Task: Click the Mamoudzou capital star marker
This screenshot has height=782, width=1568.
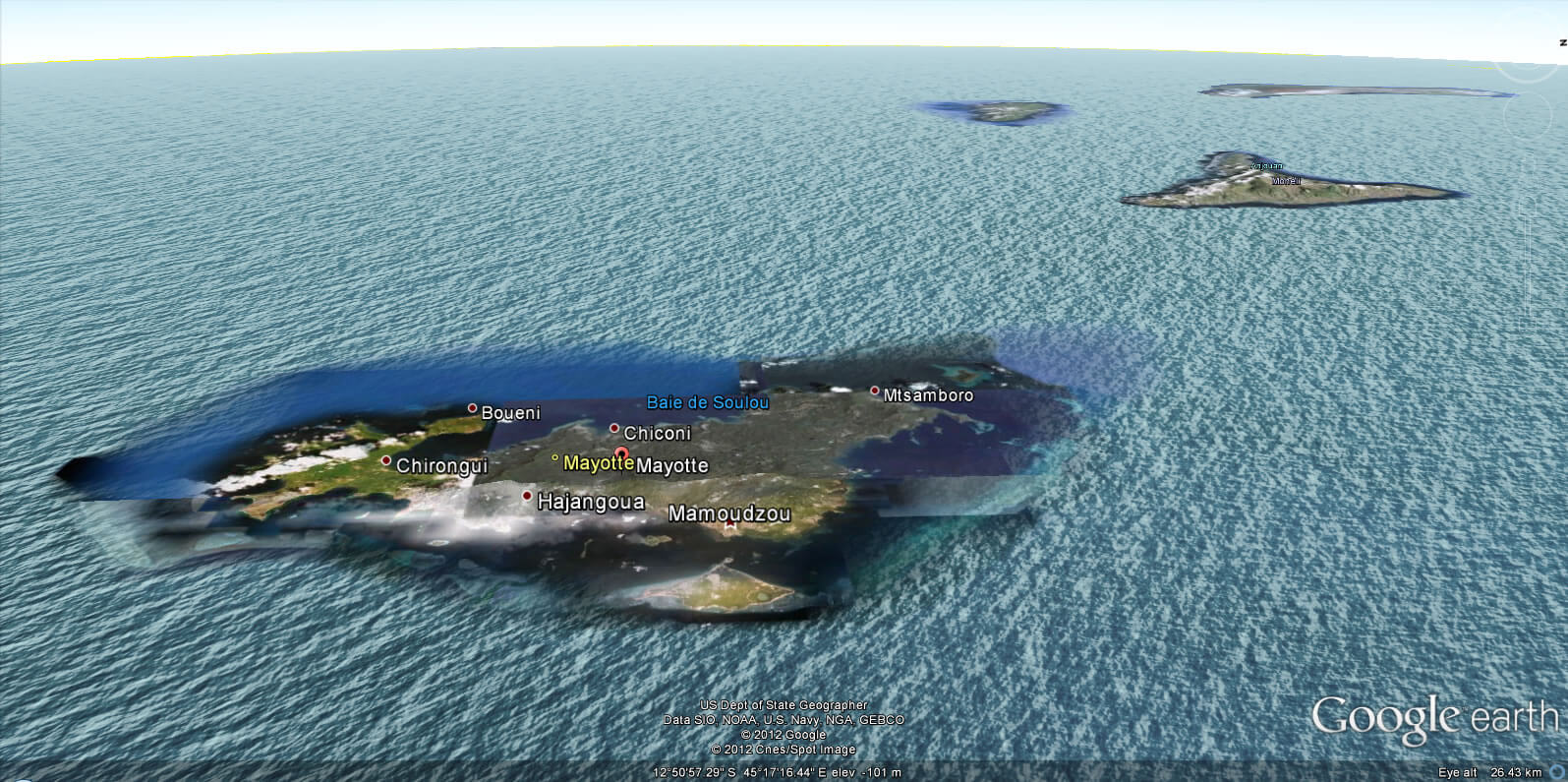Action: point(729,526)
